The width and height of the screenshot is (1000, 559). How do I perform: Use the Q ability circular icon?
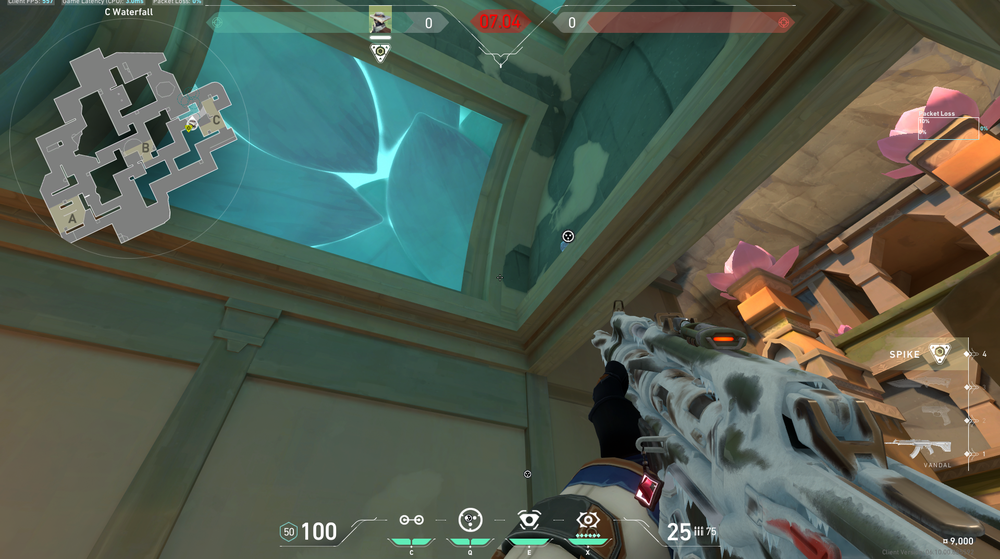point(470,520)
